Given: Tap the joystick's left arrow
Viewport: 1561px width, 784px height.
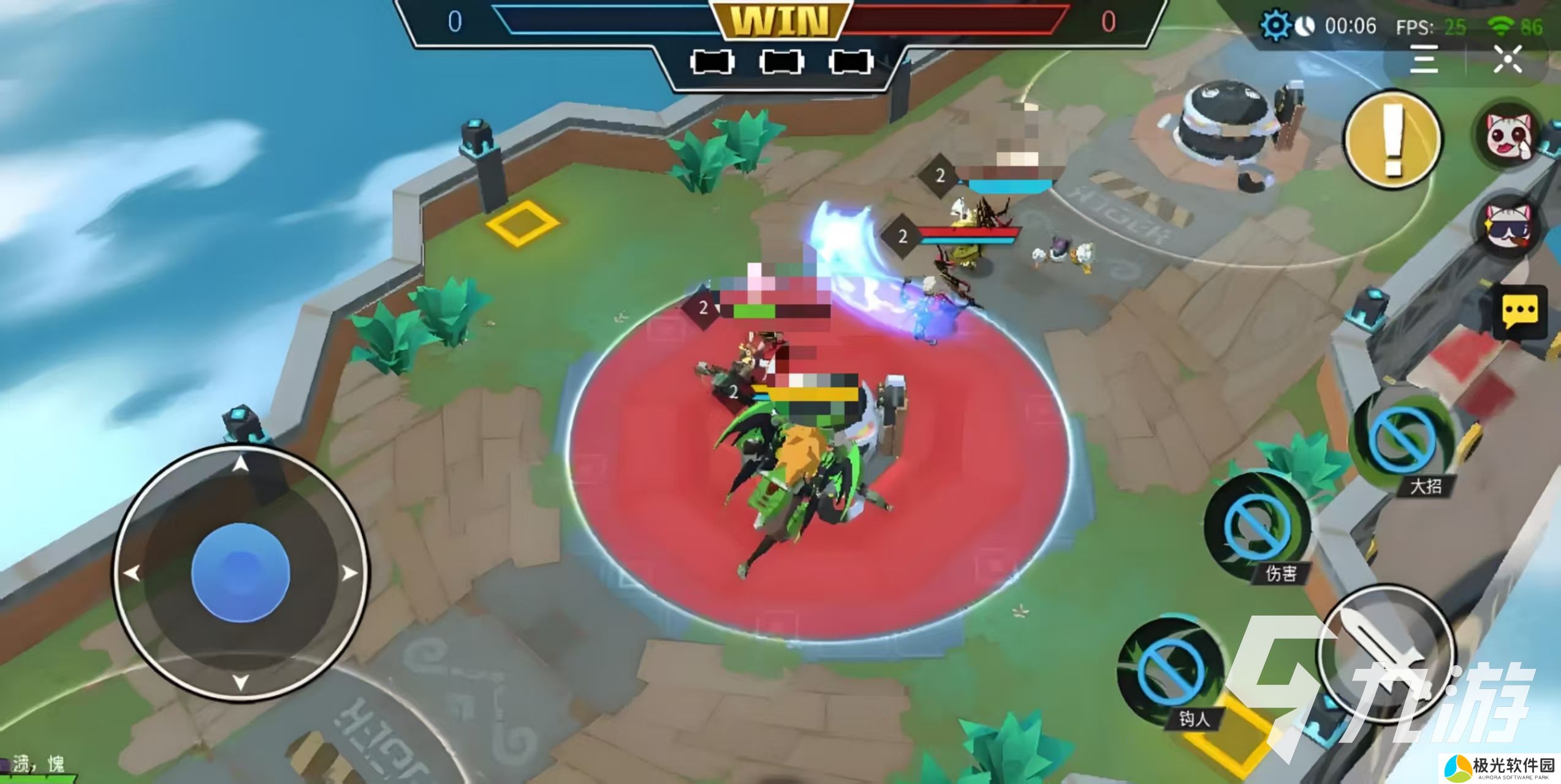Looking at the screenshot, I should (x=132, y=574).
